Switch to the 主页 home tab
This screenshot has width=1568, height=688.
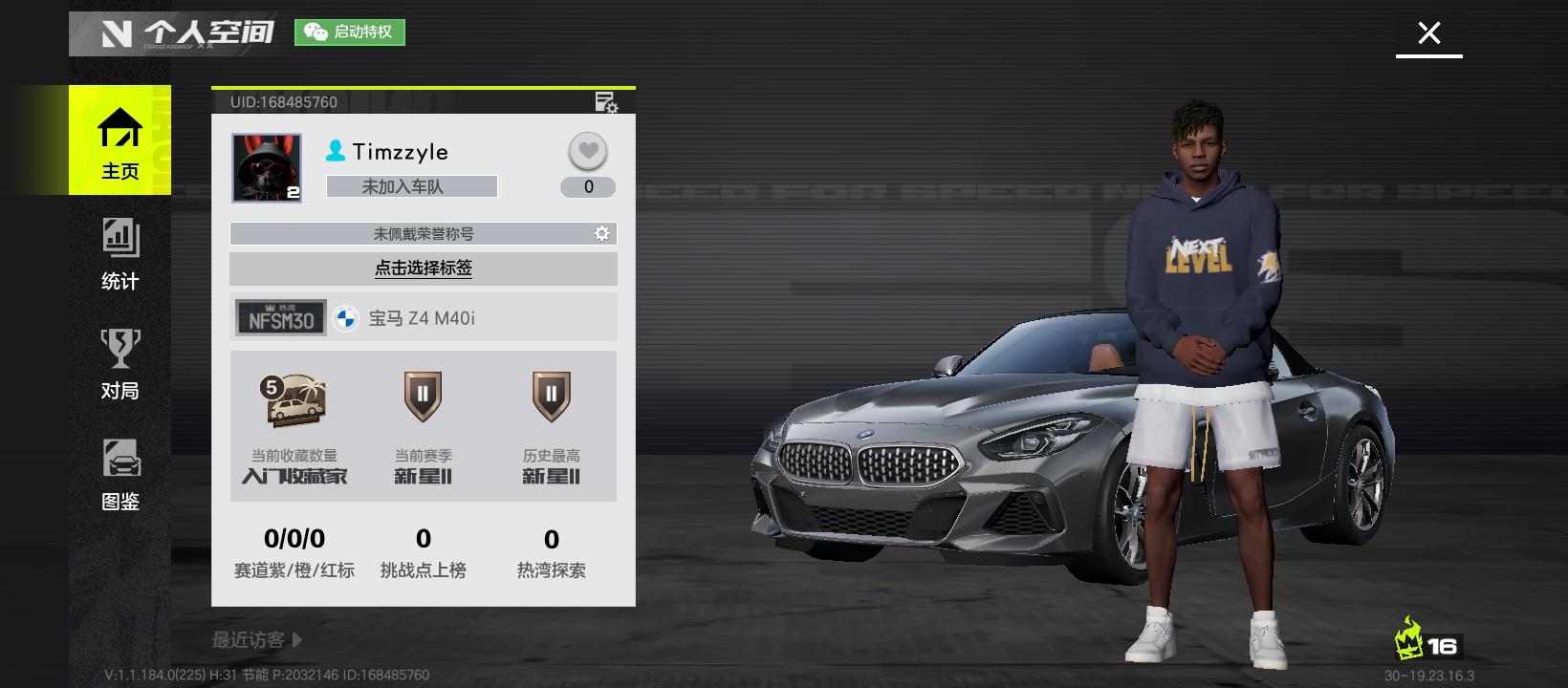[120, 141]
